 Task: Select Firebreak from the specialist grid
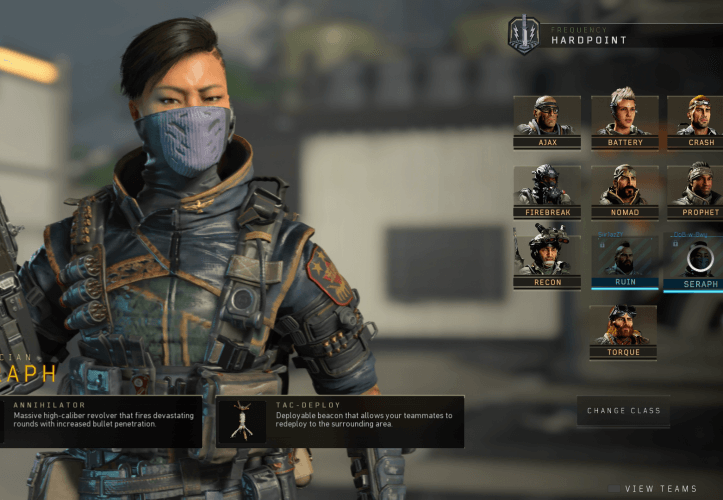tap(547, 192)
